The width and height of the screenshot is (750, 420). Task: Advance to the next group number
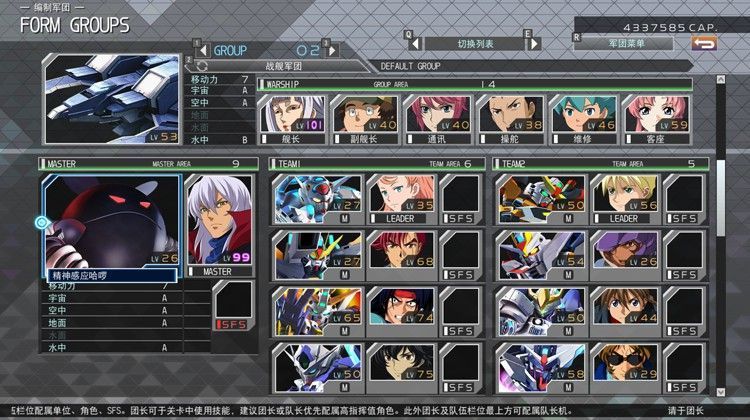tap(332, 50)
